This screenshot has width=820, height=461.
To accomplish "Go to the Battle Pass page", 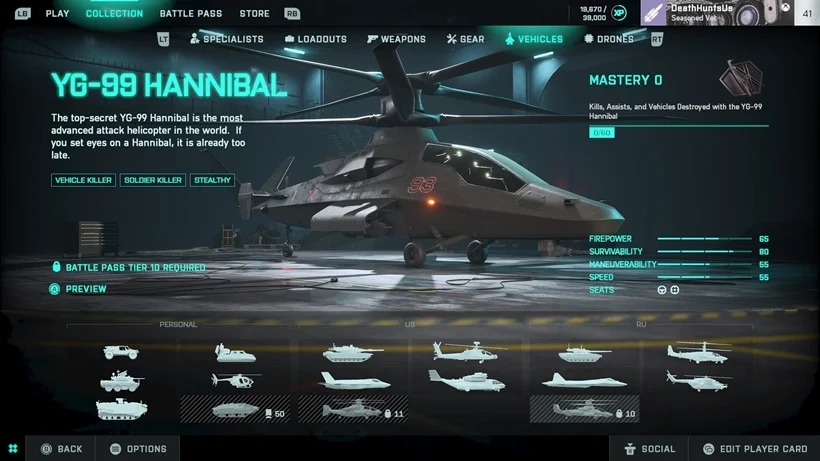I will (x=193, y=14).
